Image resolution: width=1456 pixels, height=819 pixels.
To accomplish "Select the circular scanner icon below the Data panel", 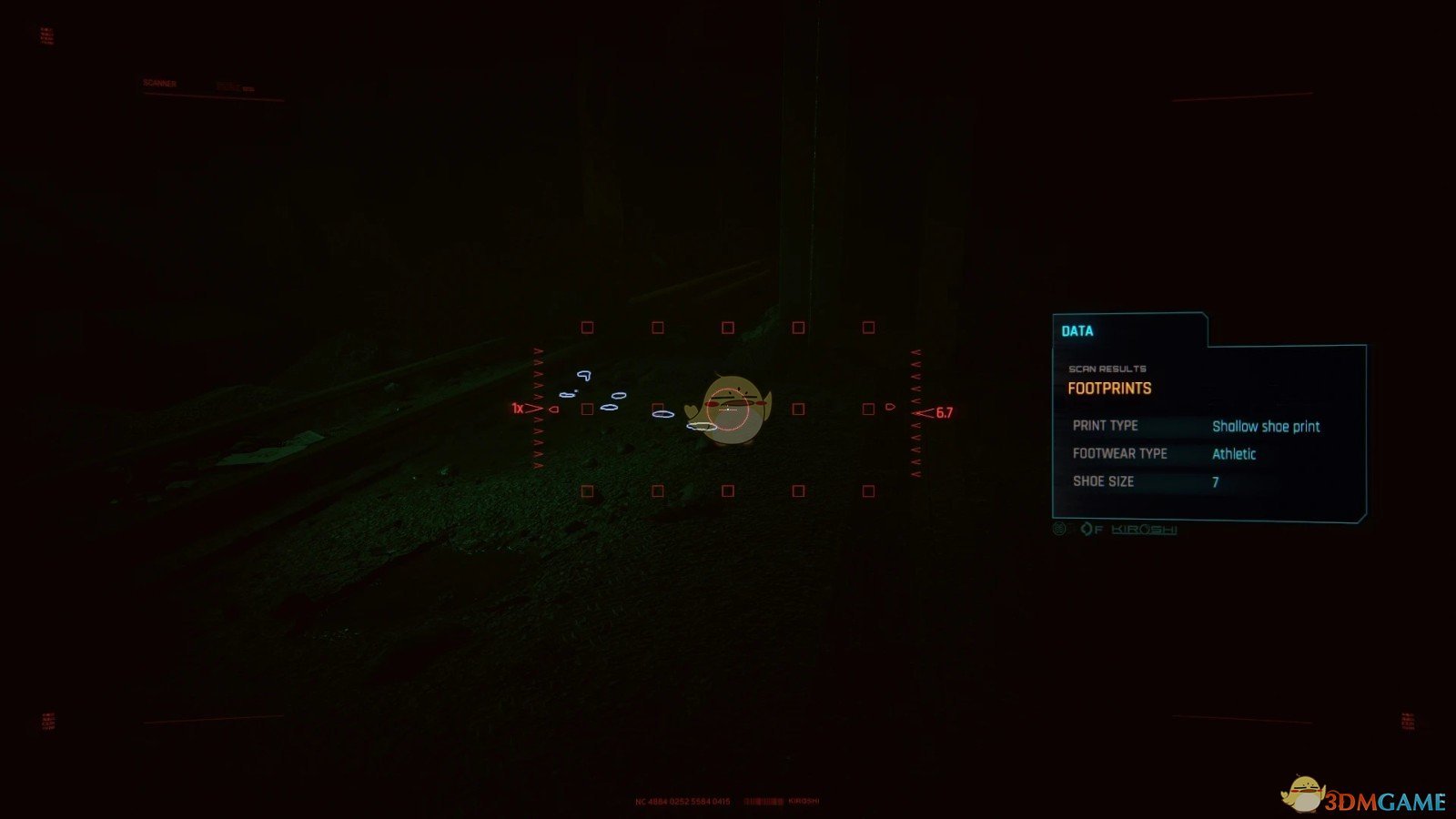I will (x=1058, y=528).
